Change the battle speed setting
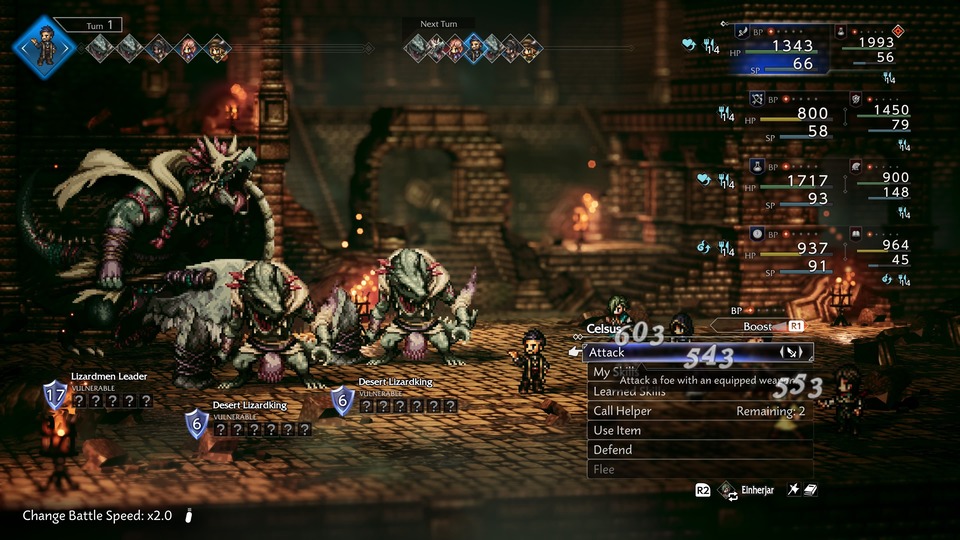This screenshot has width=960, height=540. (97, 516)
